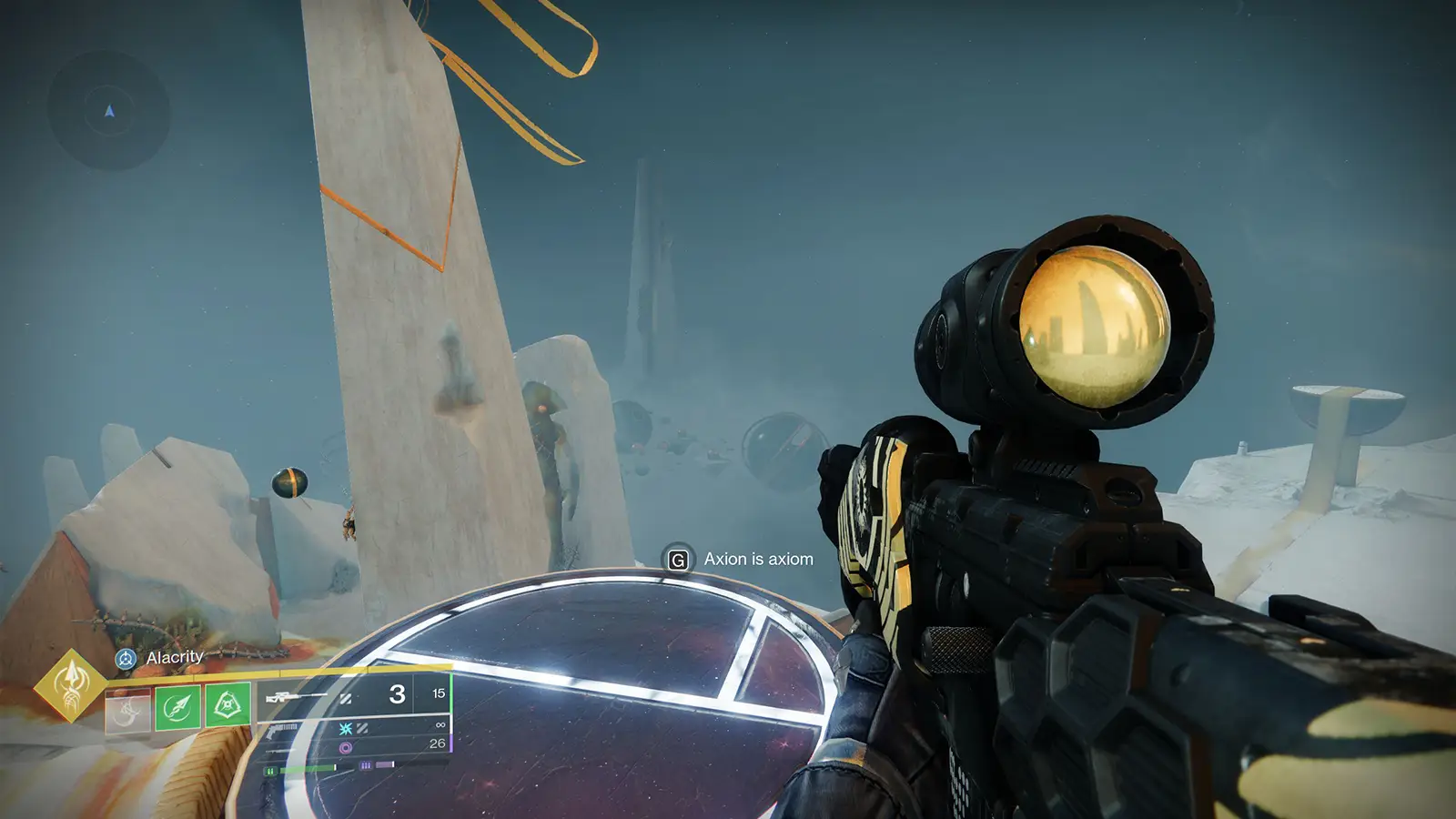Image resolution: width=1456 pixels, height=819 pixels.
Task: Click the reserve ammo count showing 15
Action: [x=440, y=693]
